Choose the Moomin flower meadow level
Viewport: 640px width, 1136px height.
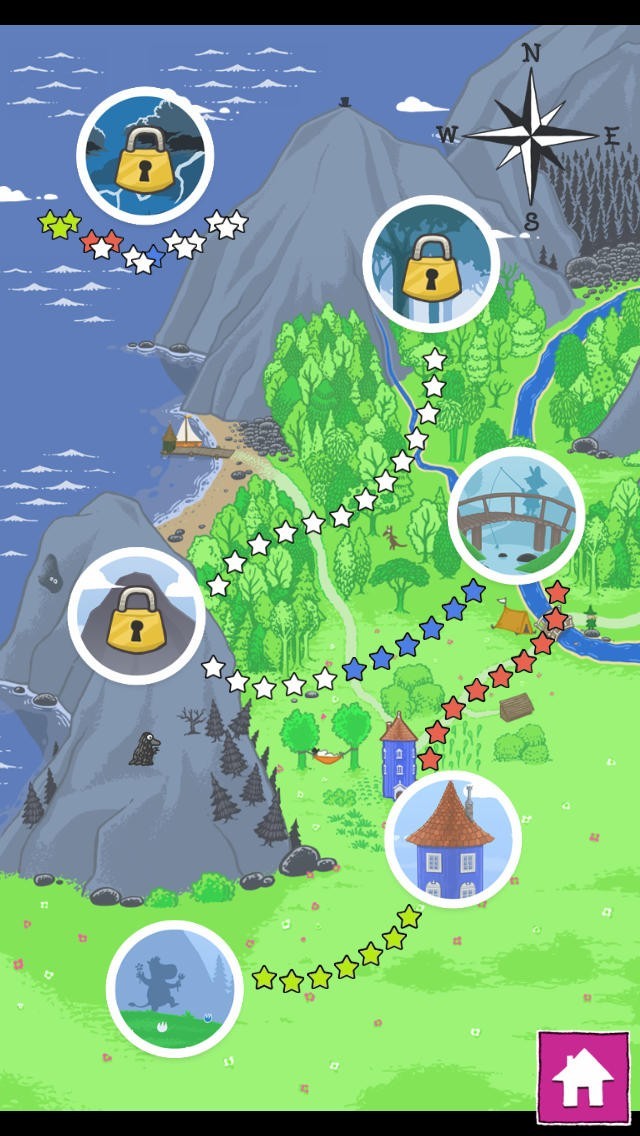(x=175, y=987)
